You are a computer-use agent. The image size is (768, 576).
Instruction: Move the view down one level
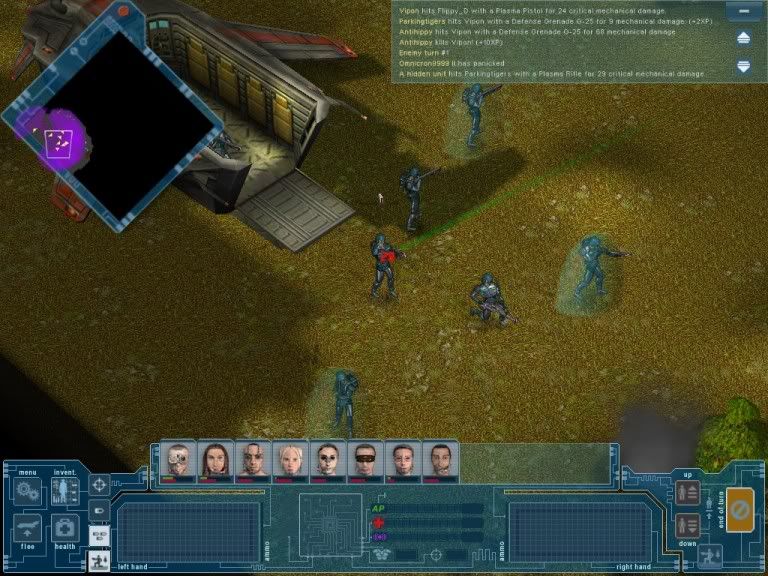pyautogui.click(x=688, y=524)
